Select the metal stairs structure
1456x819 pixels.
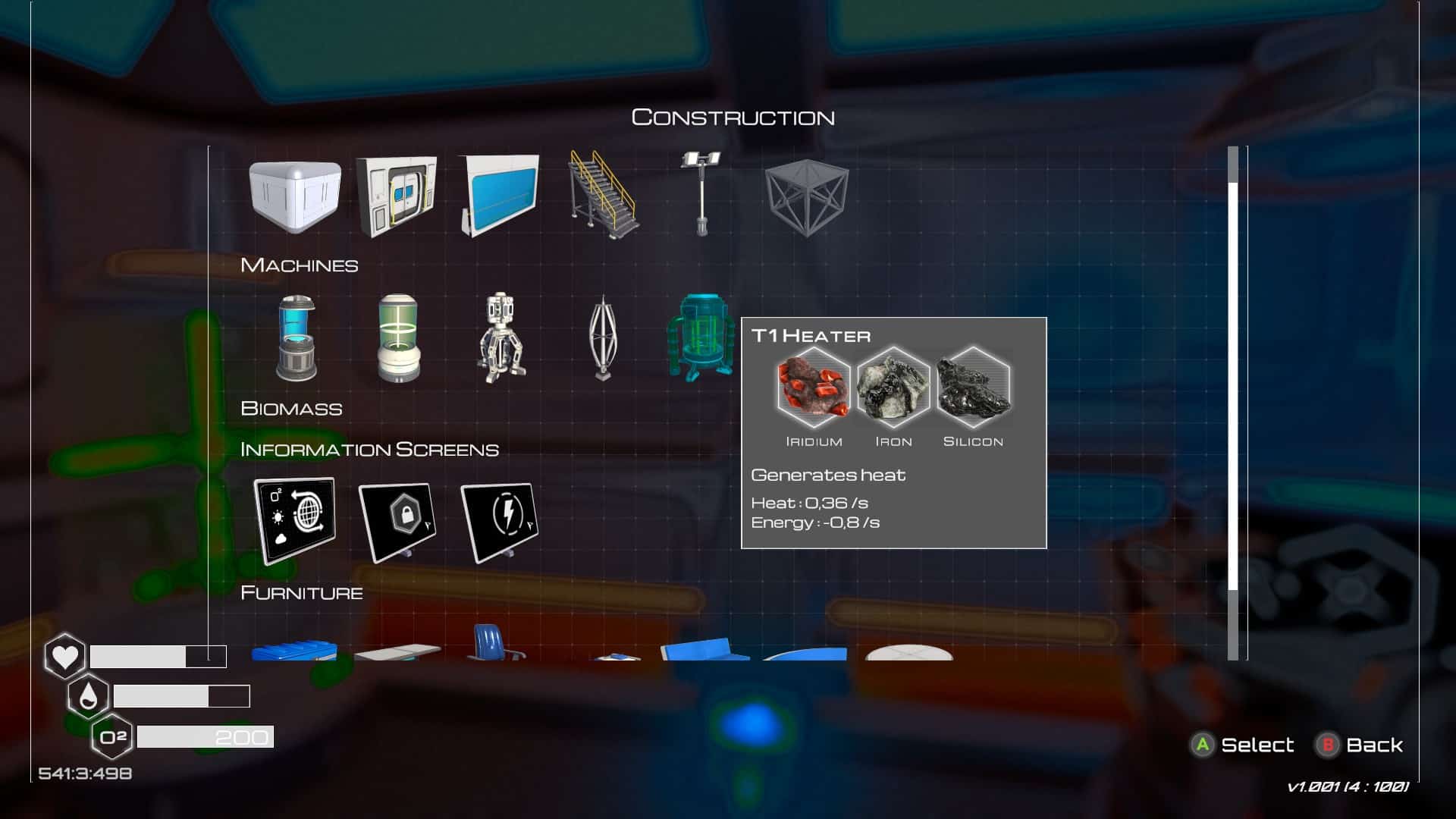[x=603, y=194]
